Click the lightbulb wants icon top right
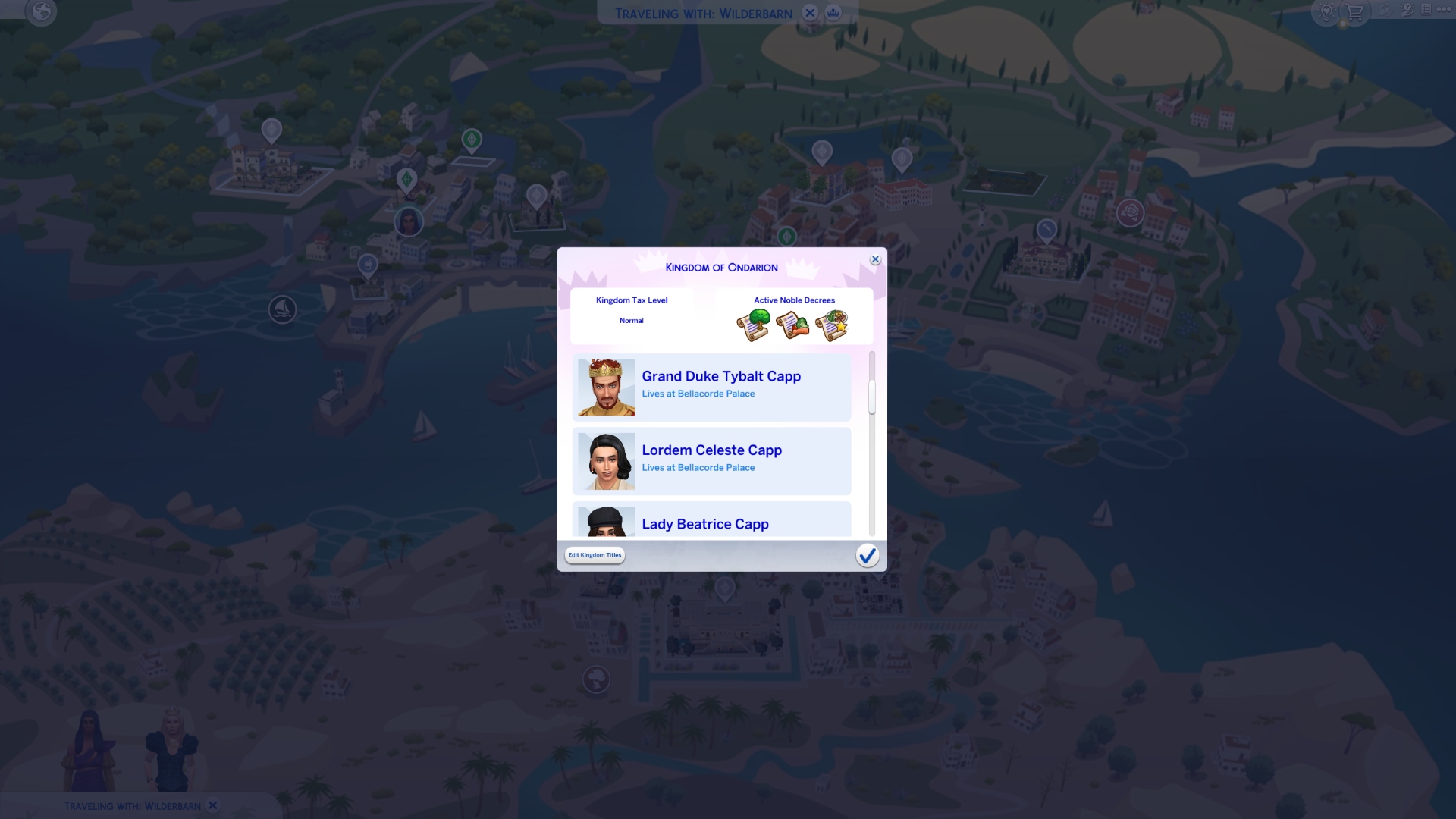The image size is (1456, 819). point(1326,13)
